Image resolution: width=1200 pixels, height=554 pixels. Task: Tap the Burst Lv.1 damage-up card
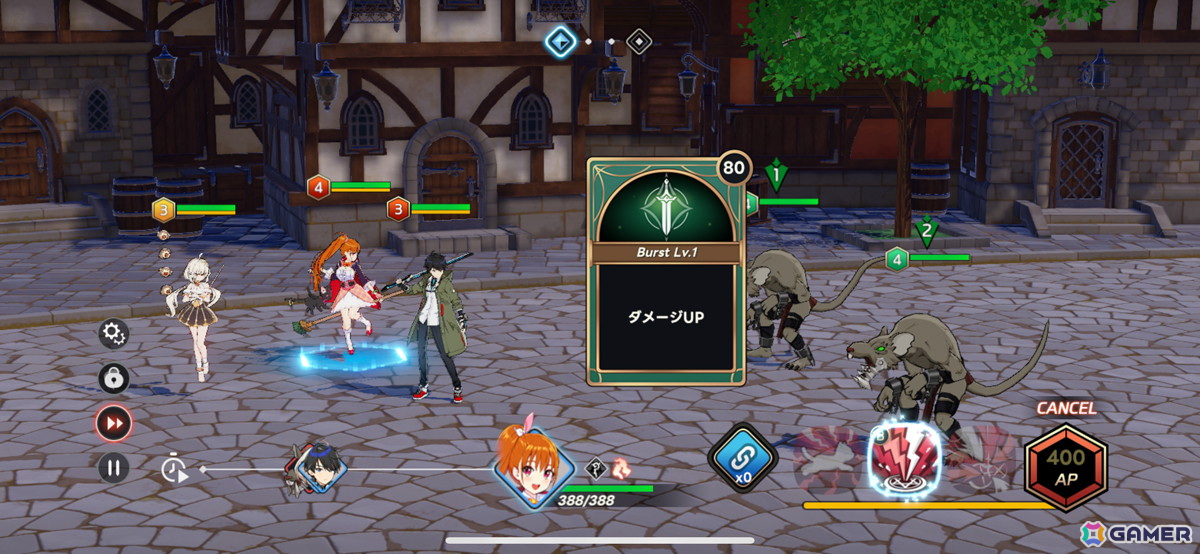coord(667,272)
